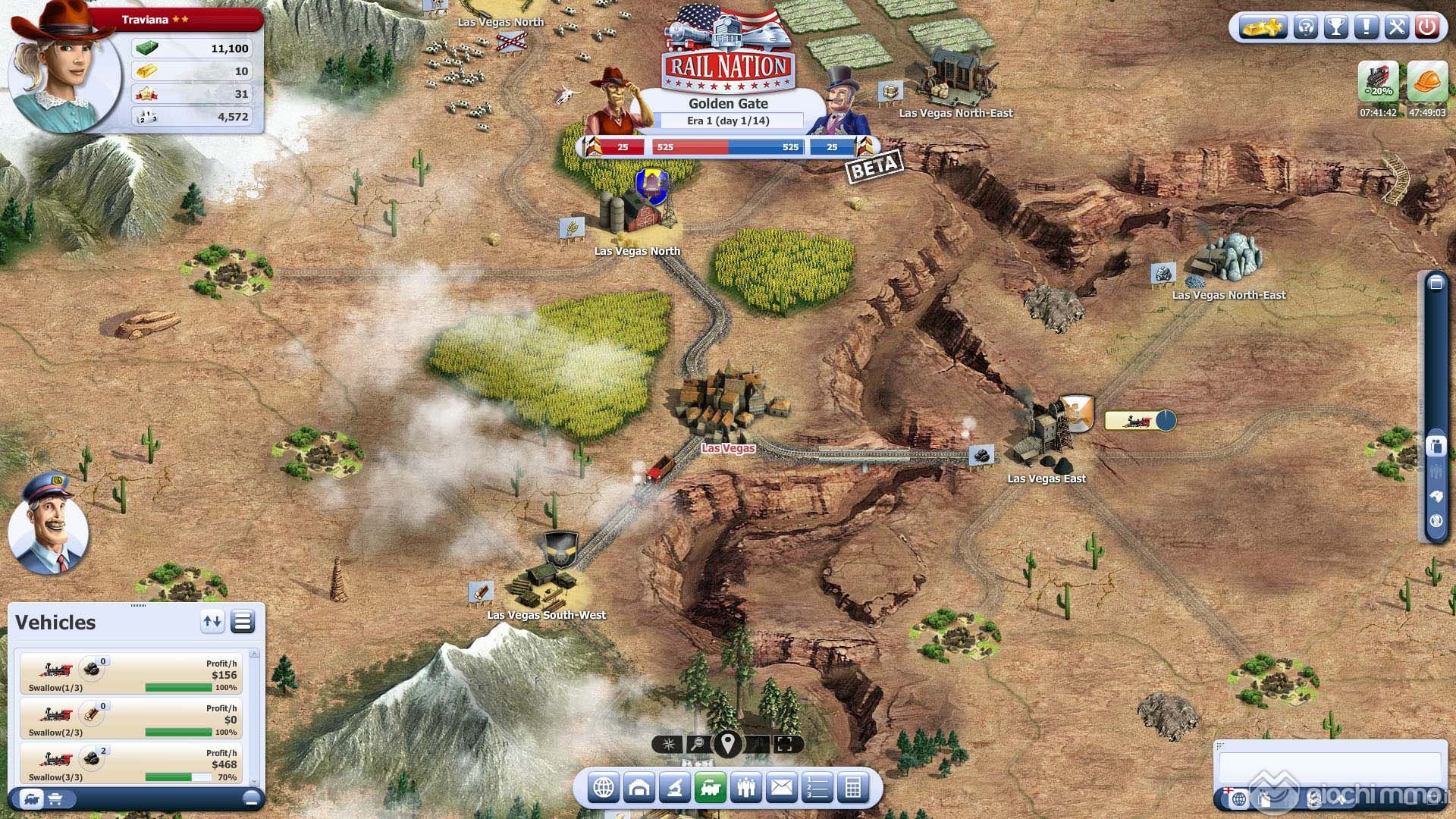Open the engine house station button
This screenshot has width=1456, height=819.
pyautogui.click(x=639, y=789)
